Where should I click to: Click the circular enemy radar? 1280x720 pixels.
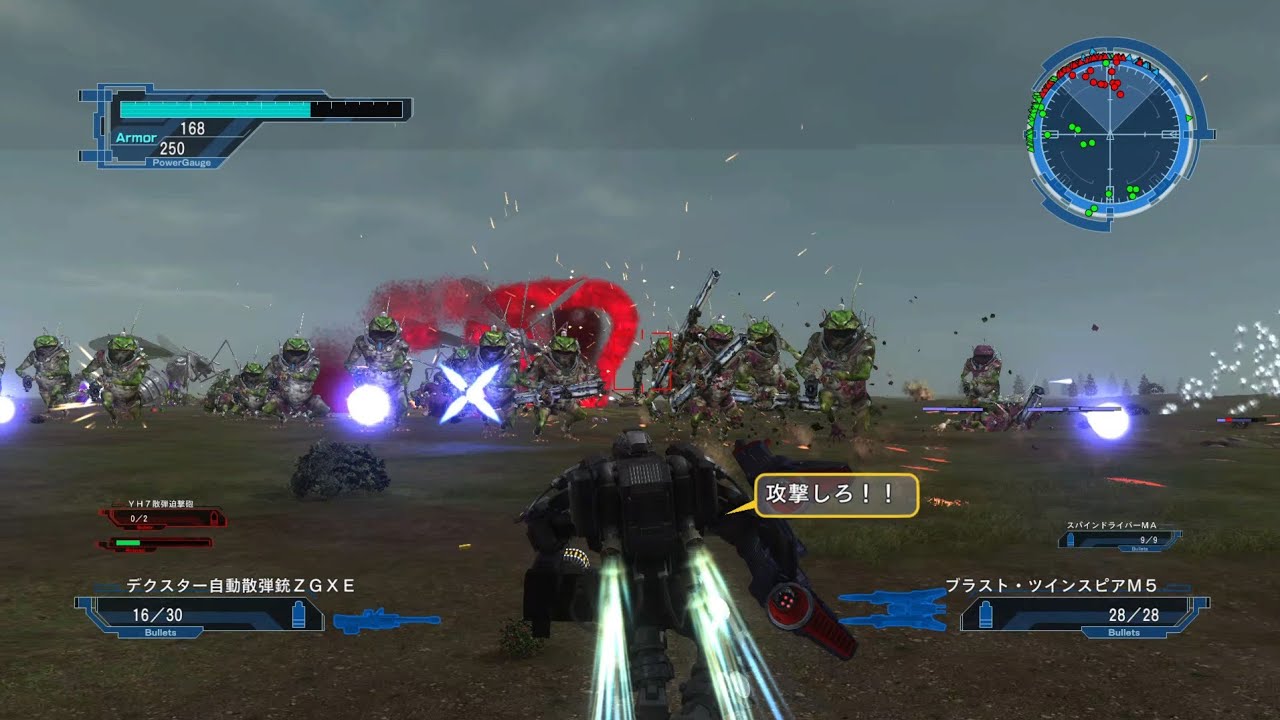(1110, 133)
